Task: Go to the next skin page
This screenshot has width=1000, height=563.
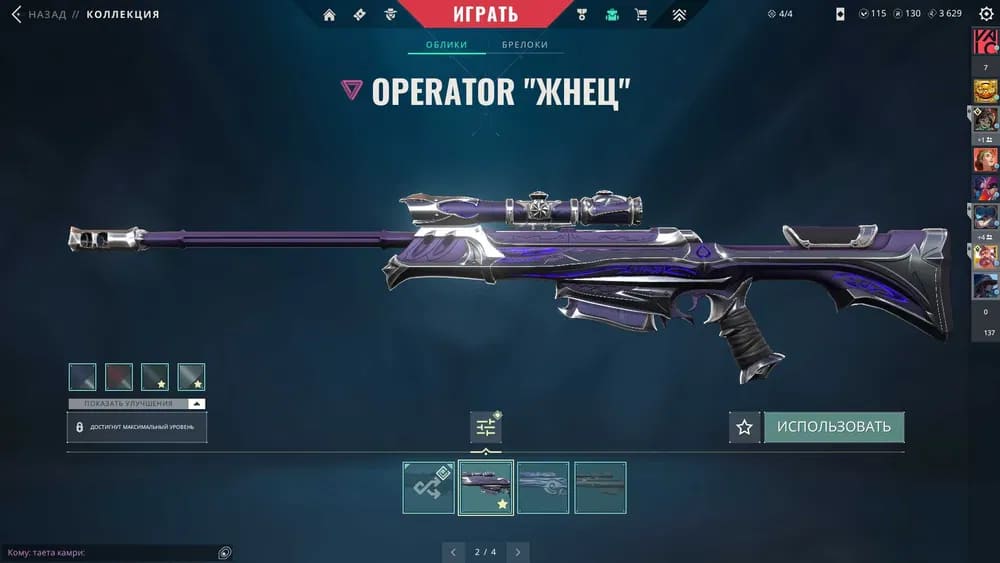Action: 517,552
